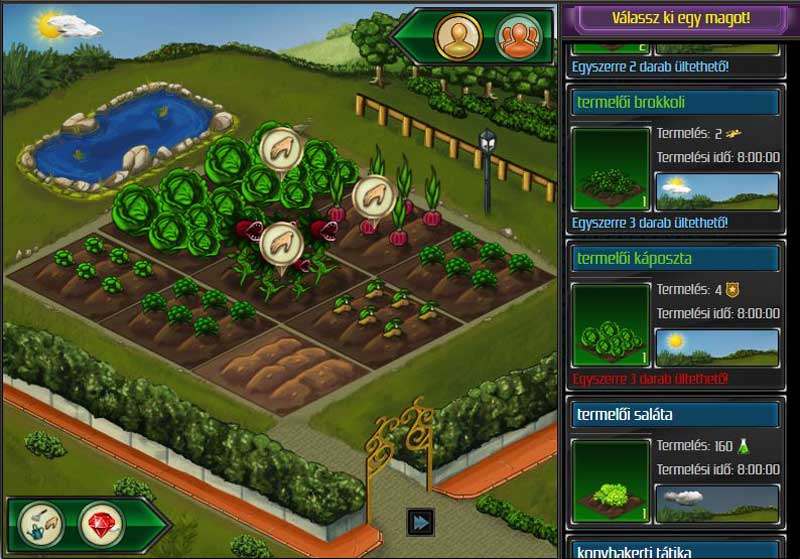Click the termelői káposzta title bar
800x559 pixels.
click(676, 259)
